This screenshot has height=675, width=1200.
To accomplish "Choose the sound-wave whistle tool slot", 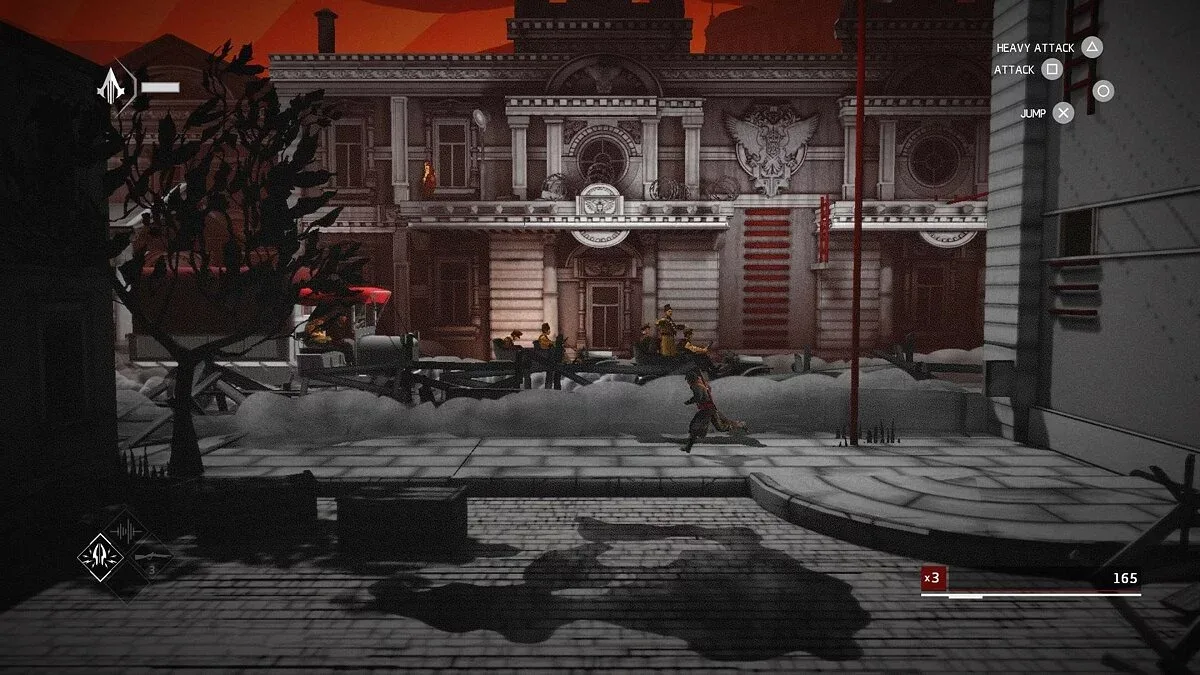I will (x=126, y=529).
